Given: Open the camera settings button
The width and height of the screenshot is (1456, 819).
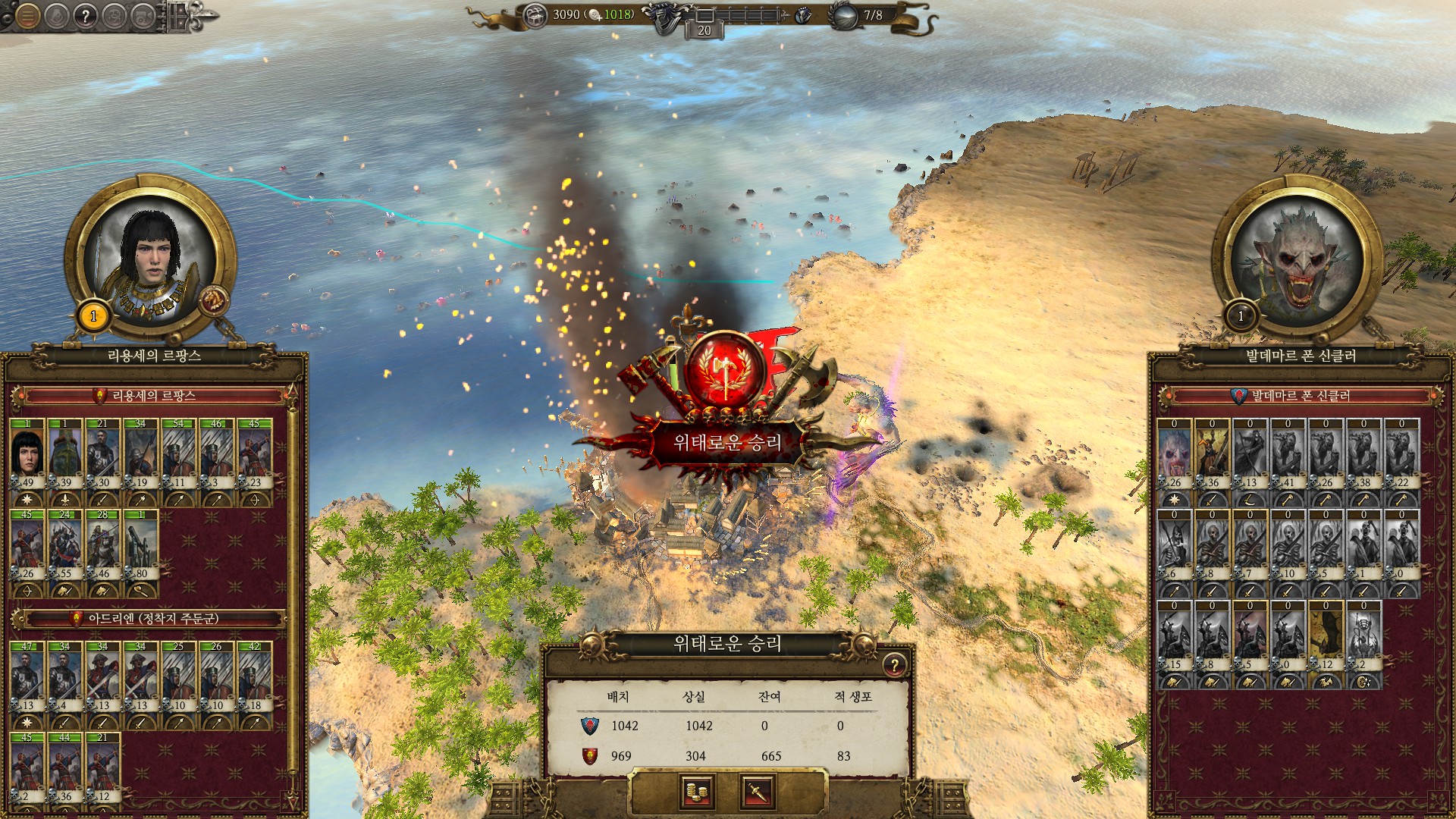Looking at the screenshot, I should pos(143,16).
